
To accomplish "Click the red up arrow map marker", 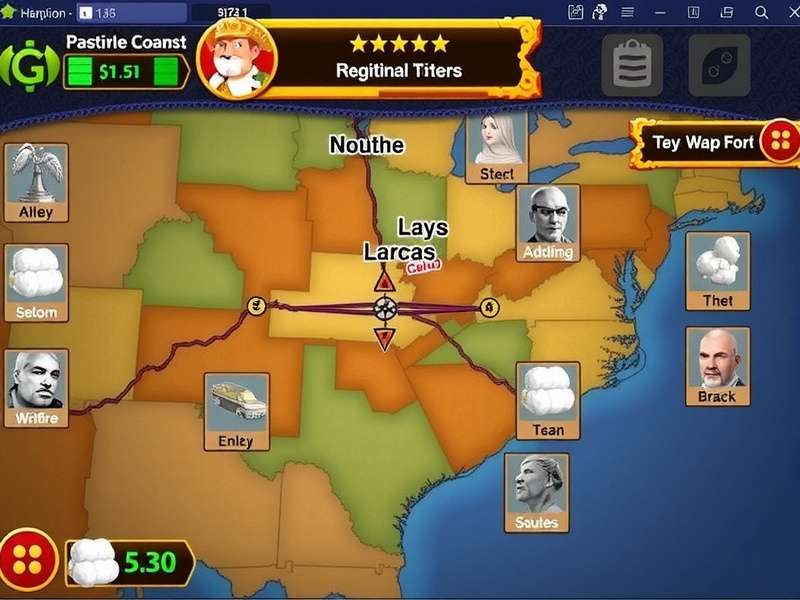I will [384, 282].
